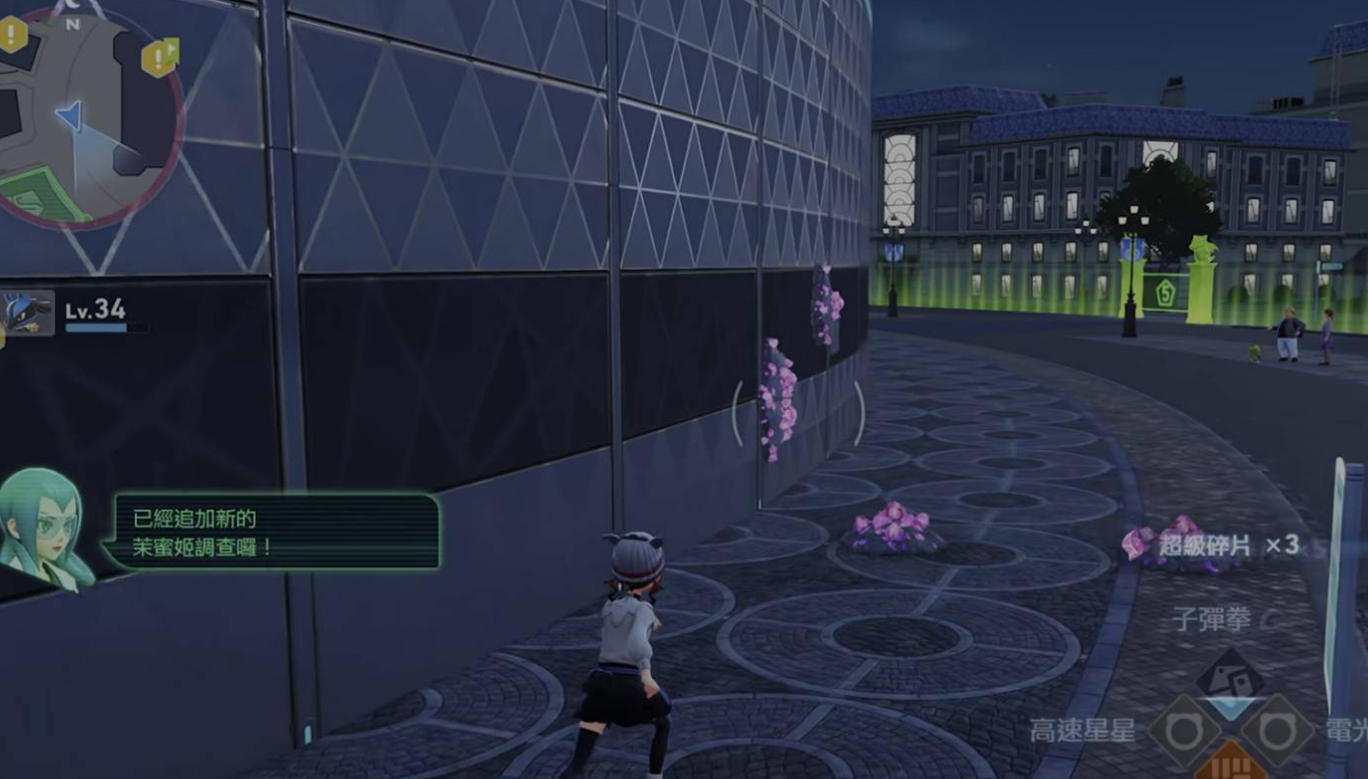Open the circular minimap
1368x779 pixels.
click(88, 115)
